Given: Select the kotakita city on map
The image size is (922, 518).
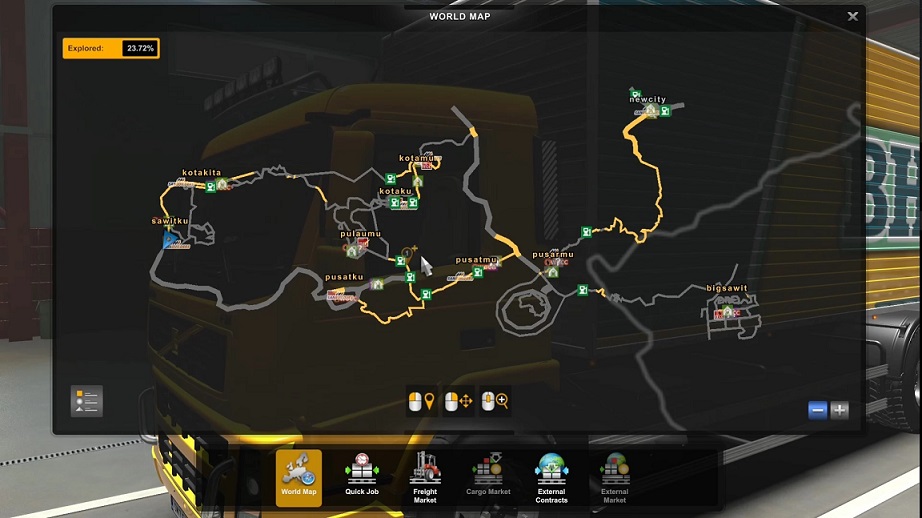Looking at the screenshot, I should pyautogui.click(x=201, y=173).
